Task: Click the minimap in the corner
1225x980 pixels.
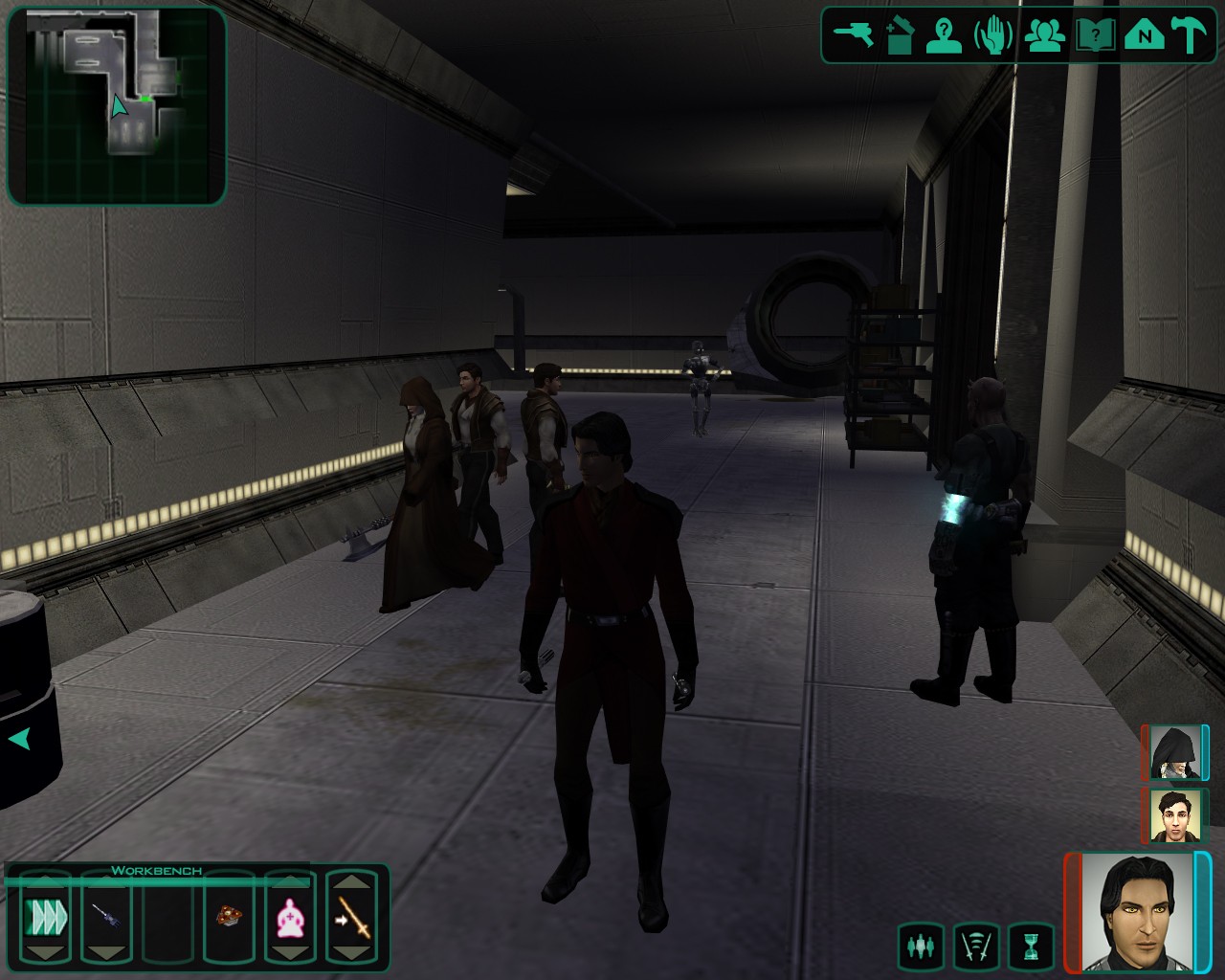Action: pyautogui.click(x=117, y=105)
